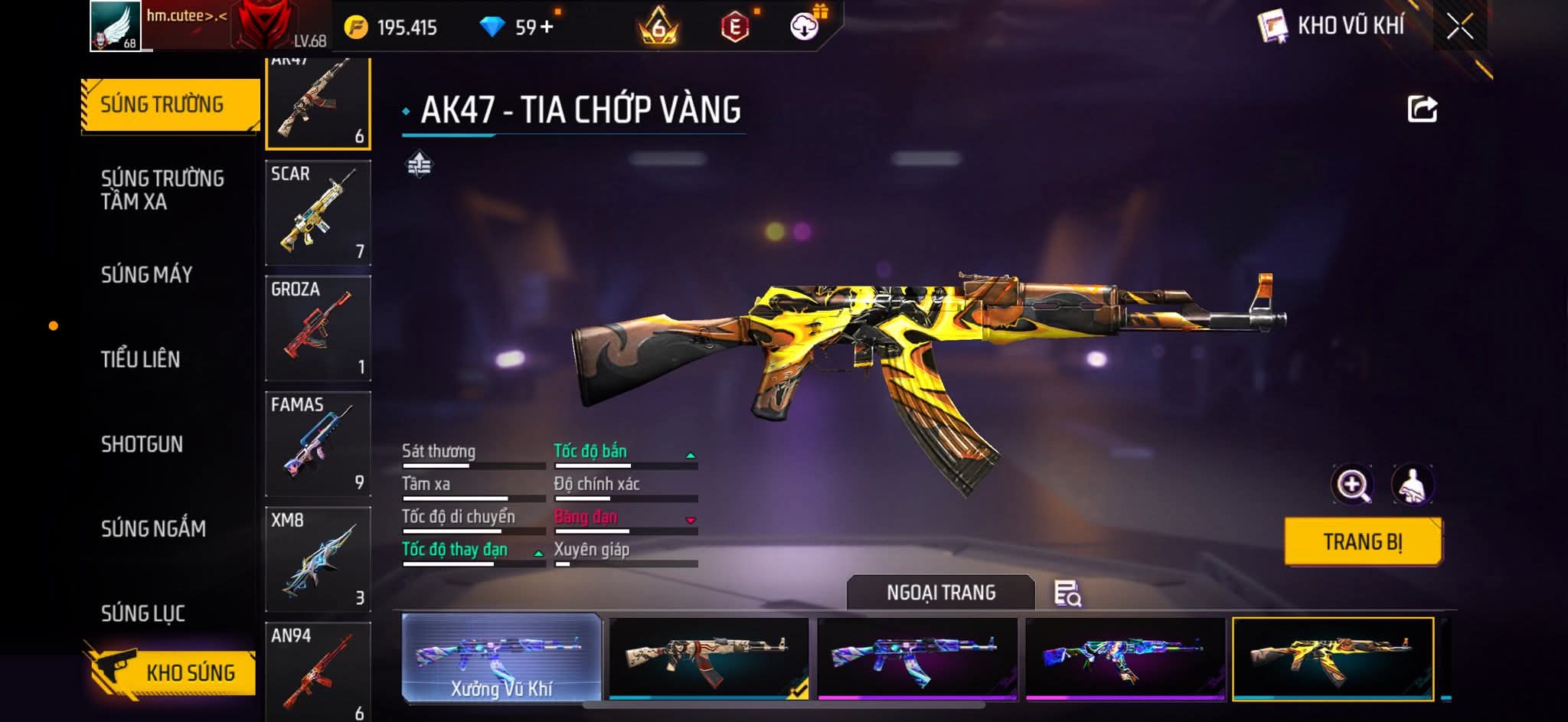Open the Xưởng Vũ Khí skin tile
The height and width of the screenshot is (722, 1568).
501,658
